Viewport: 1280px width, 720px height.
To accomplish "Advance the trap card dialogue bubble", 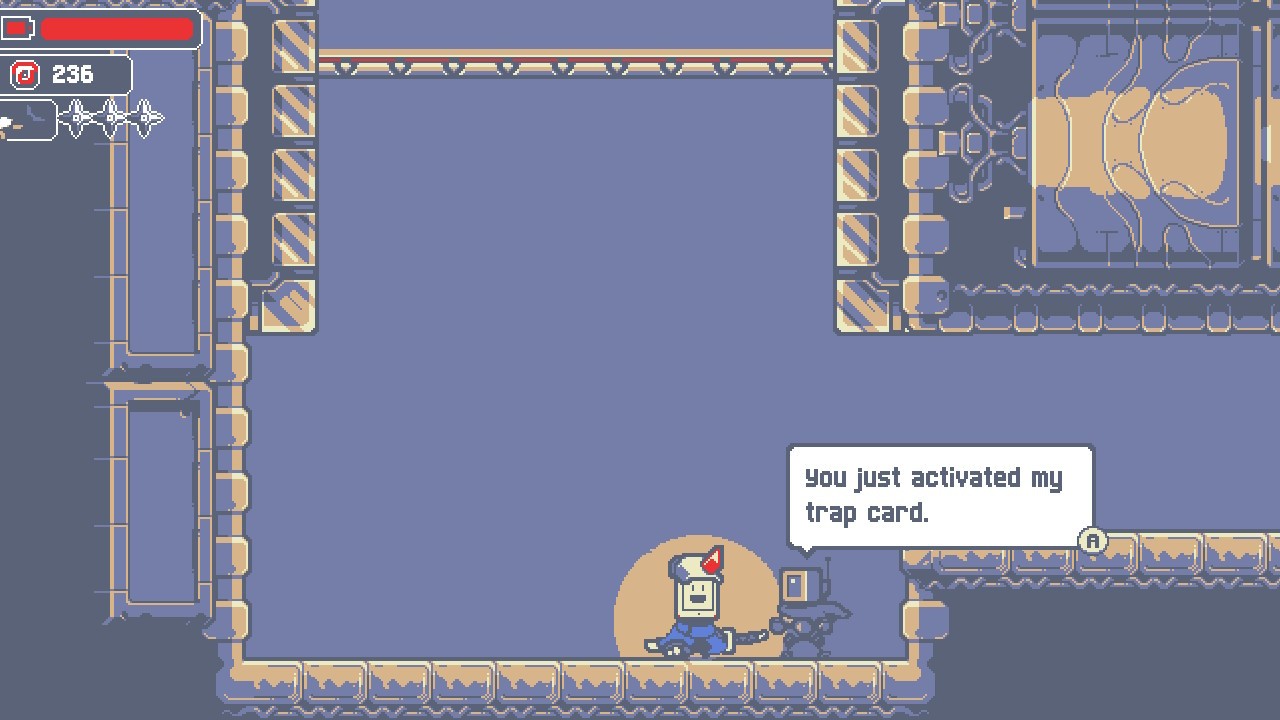I will [1093, 541].
